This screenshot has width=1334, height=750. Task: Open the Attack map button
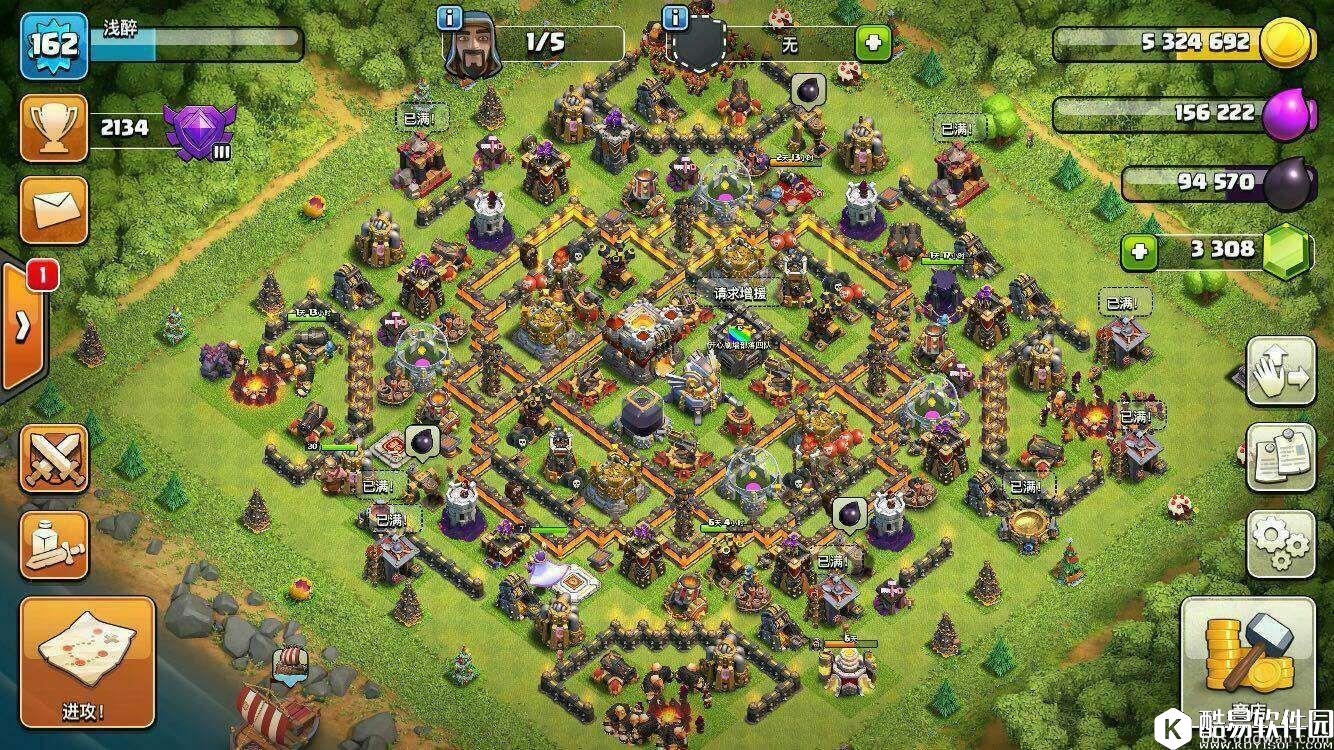click(x=88, y=662)
